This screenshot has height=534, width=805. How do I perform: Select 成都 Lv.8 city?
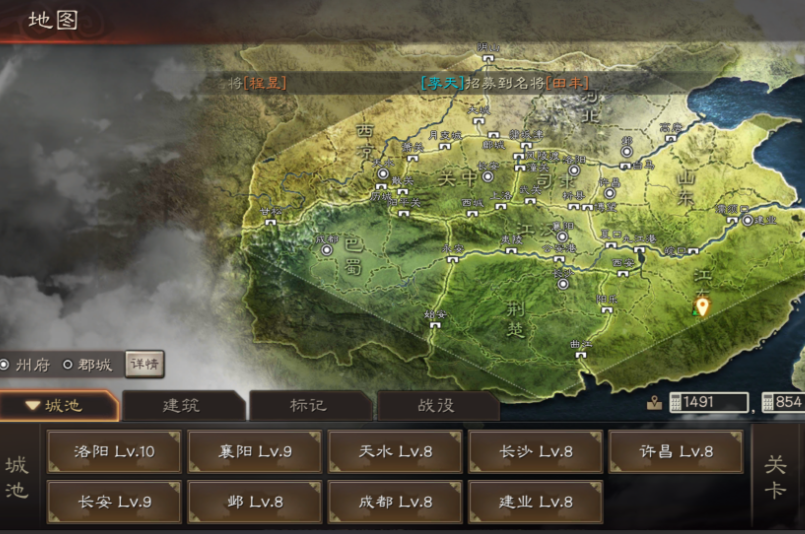(395, 502)
